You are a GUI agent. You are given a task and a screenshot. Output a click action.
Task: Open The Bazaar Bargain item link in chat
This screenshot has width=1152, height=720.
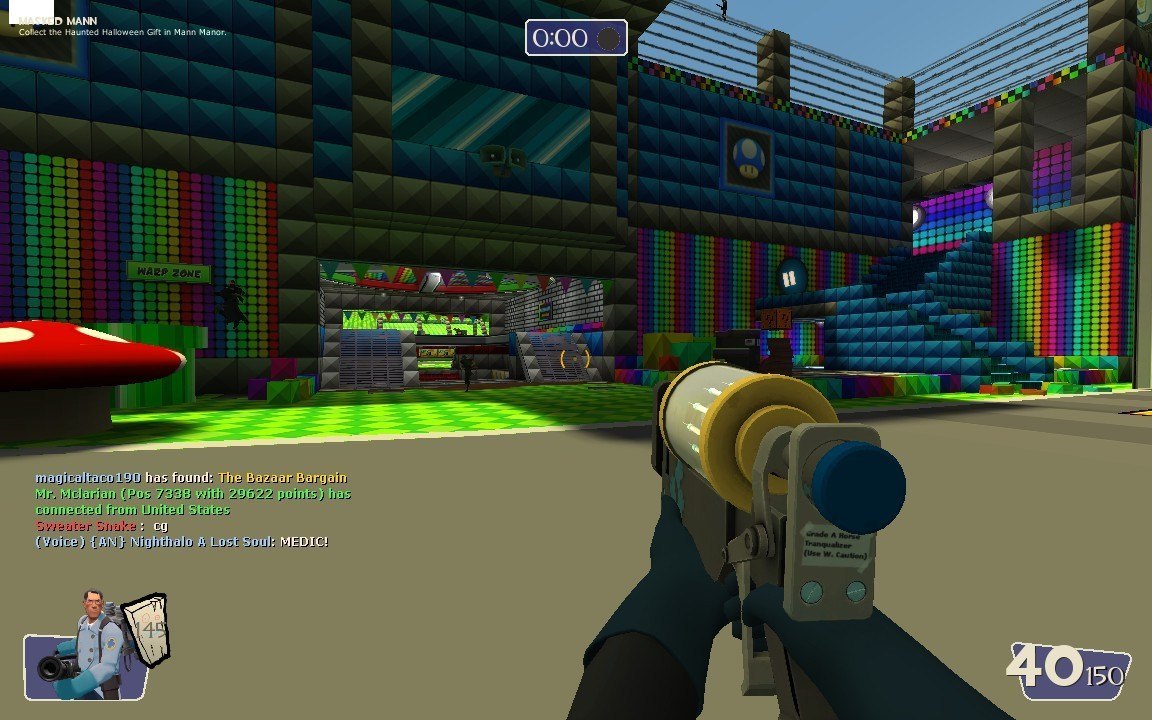coord(283,478)
